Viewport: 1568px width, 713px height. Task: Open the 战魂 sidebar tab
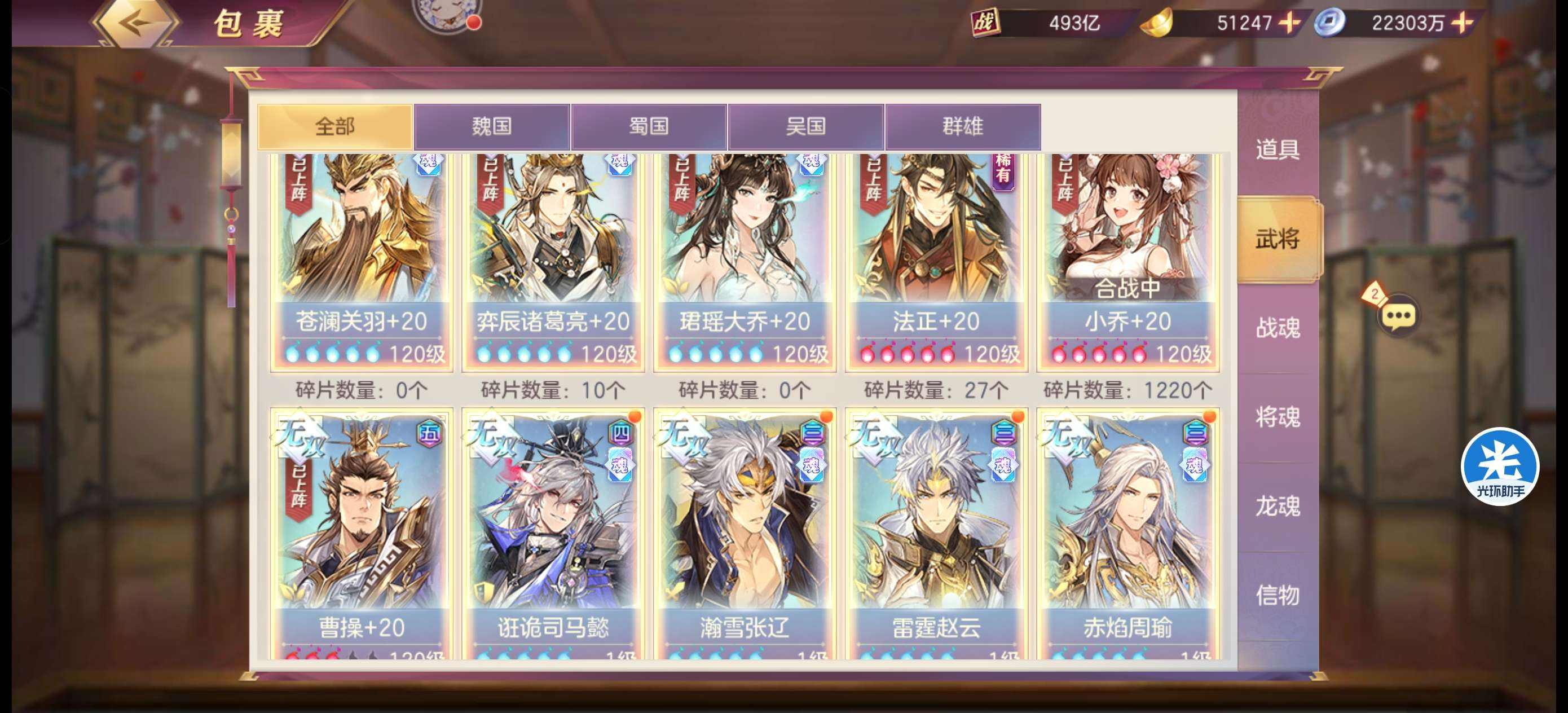[x=1277, y=329]
